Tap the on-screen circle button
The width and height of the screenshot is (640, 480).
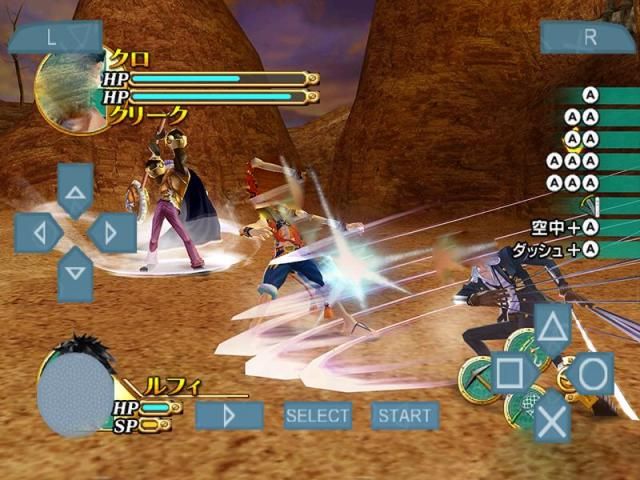point(593,373)
